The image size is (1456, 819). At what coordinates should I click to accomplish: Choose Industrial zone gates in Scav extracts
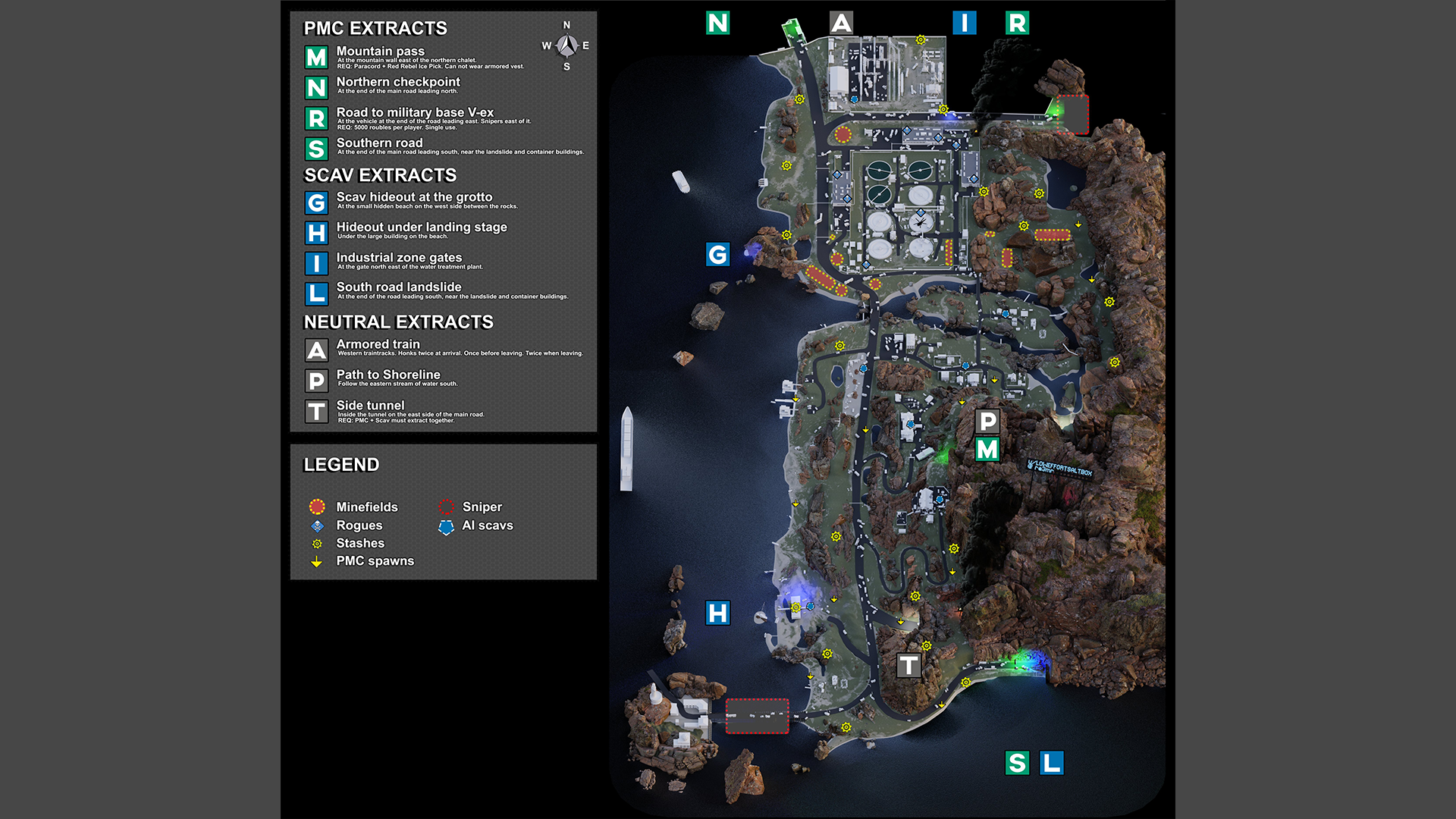(x=399, y=258)
